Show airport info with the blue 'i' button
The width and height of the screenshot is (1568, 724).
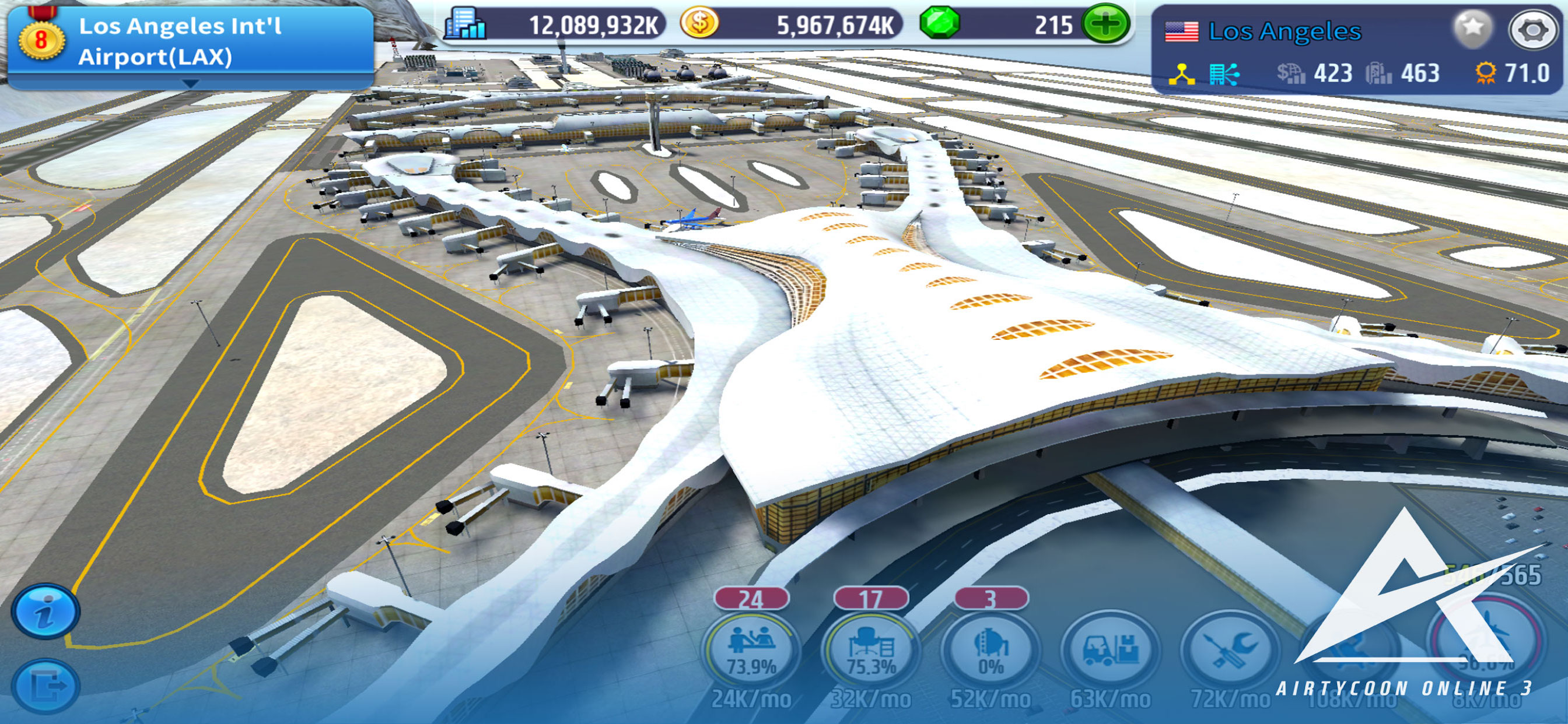point(45,611)
